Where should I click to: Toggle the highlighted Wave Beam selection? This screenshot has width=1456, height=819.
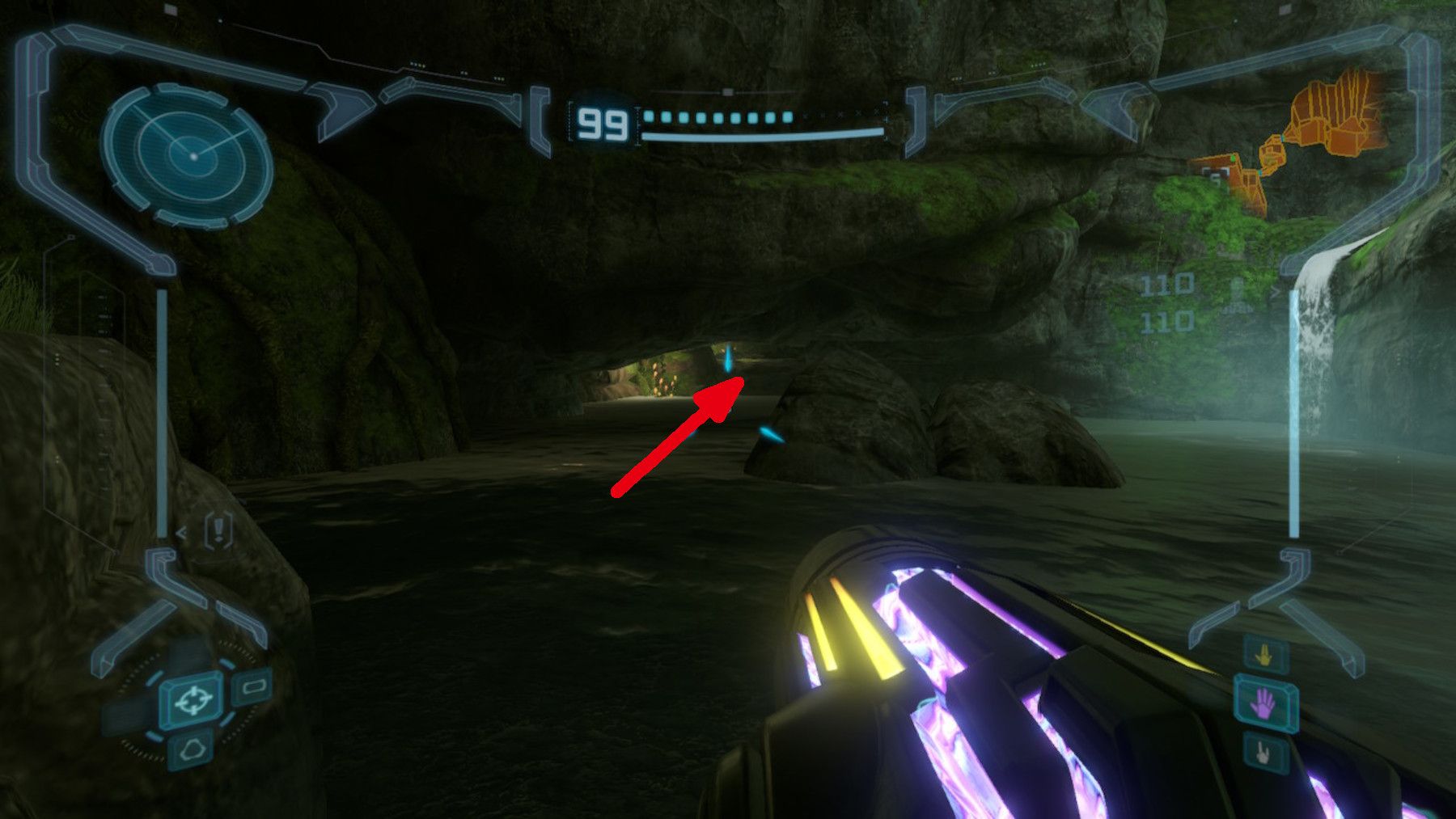pos(1264,703)
